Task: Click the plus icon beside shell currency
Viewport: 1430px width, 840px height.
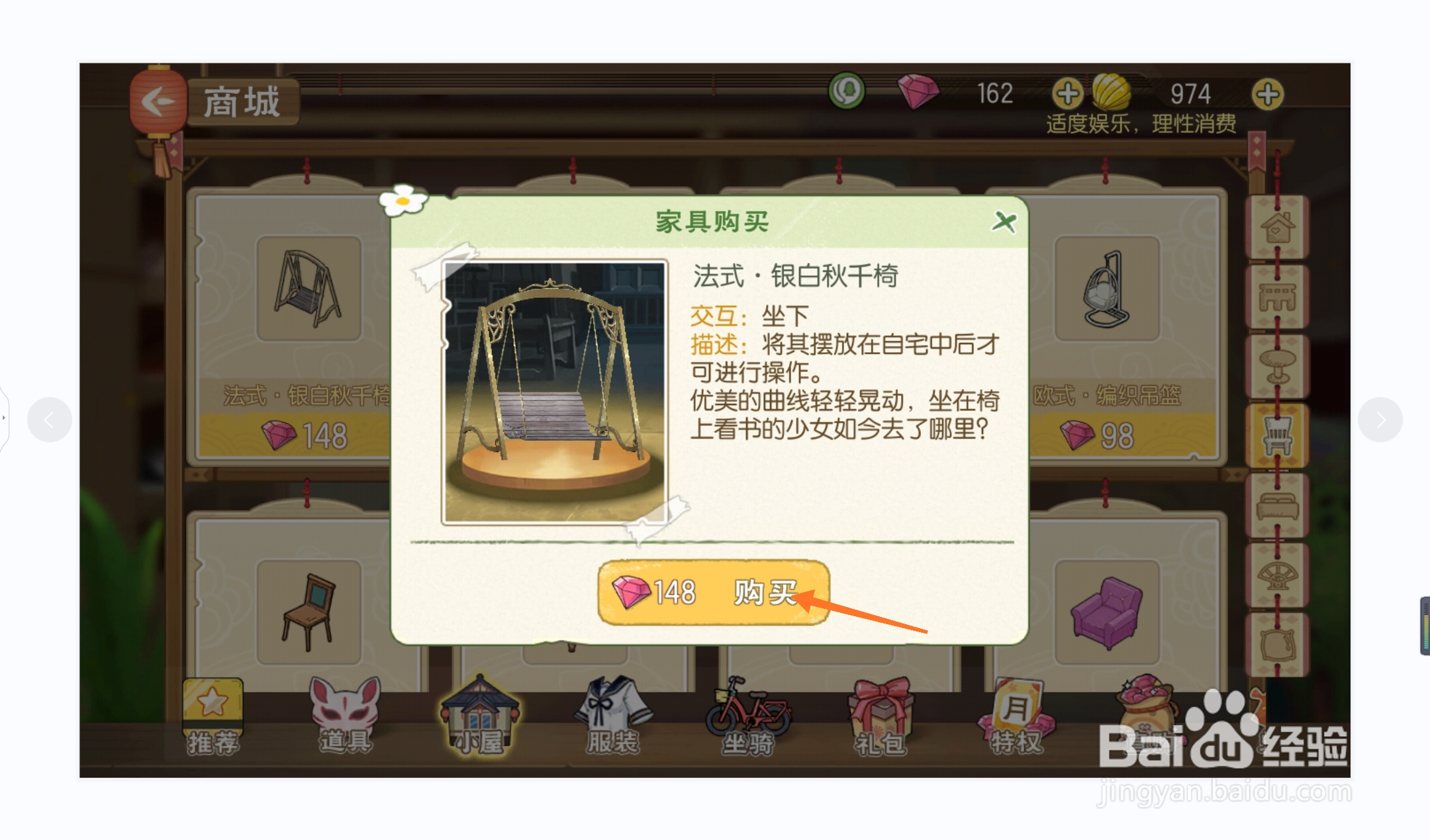Action: tap(1267, 94)
